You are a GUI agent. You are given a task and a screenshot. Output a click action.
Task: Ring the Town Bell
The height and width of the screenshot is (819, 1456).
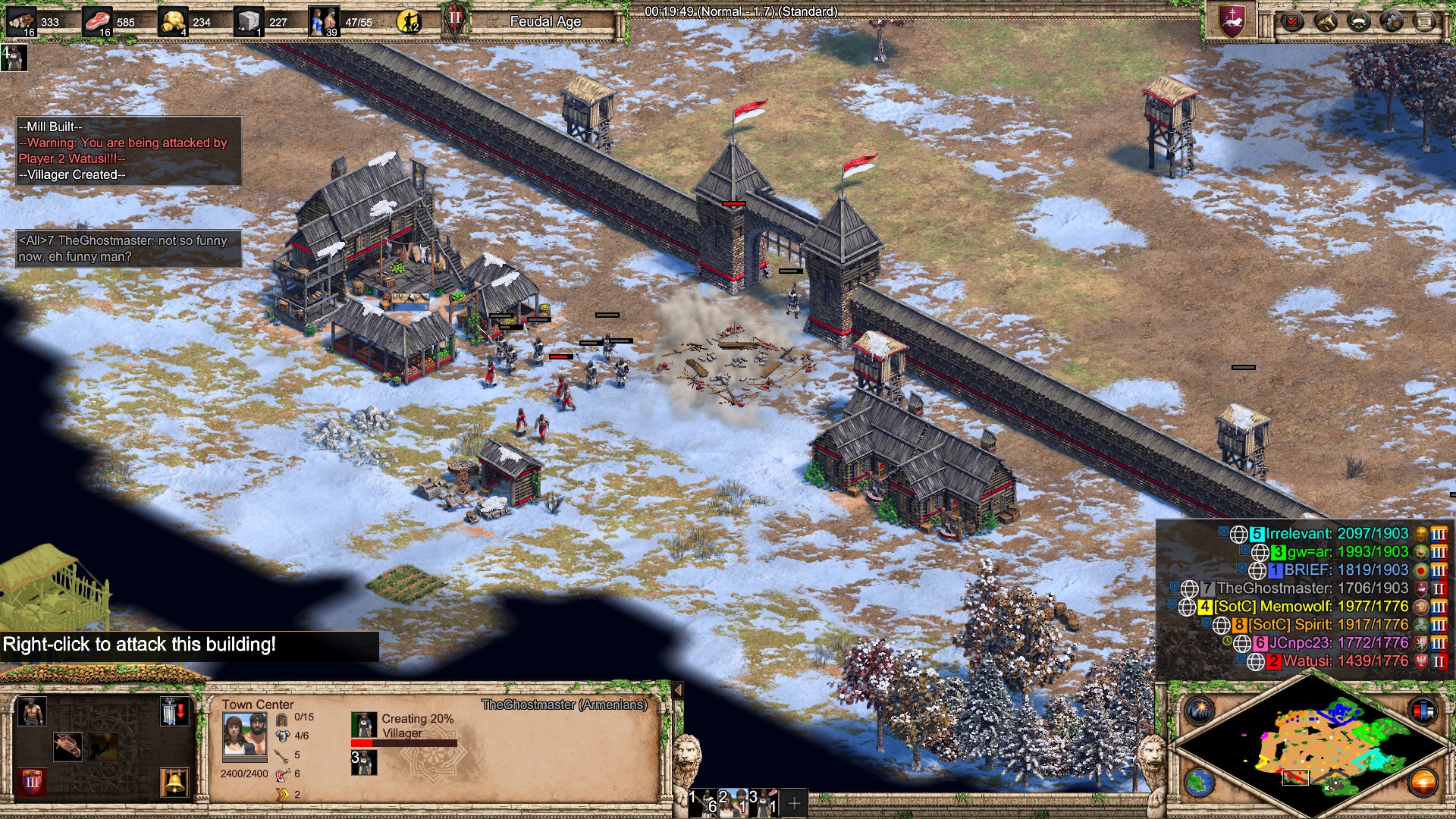tap(174, 782)
